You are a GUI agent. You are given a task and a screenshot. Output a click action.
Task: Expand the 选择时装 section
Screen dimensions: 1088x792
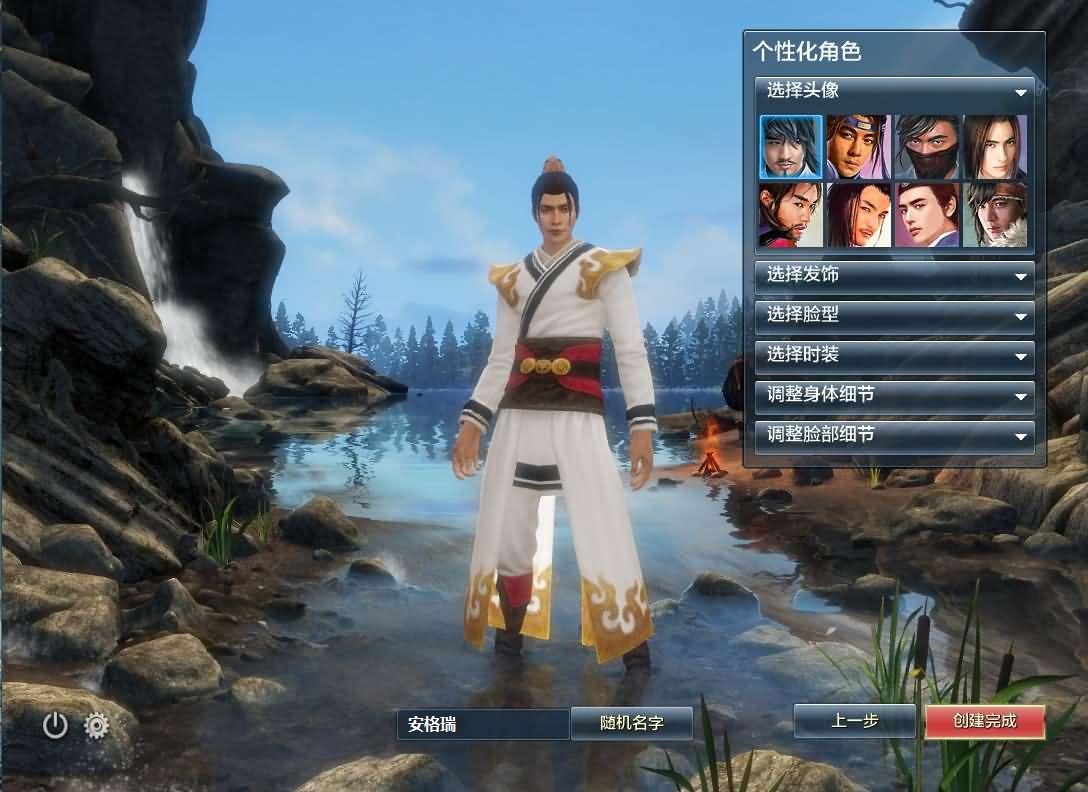[x=895, y=355]
